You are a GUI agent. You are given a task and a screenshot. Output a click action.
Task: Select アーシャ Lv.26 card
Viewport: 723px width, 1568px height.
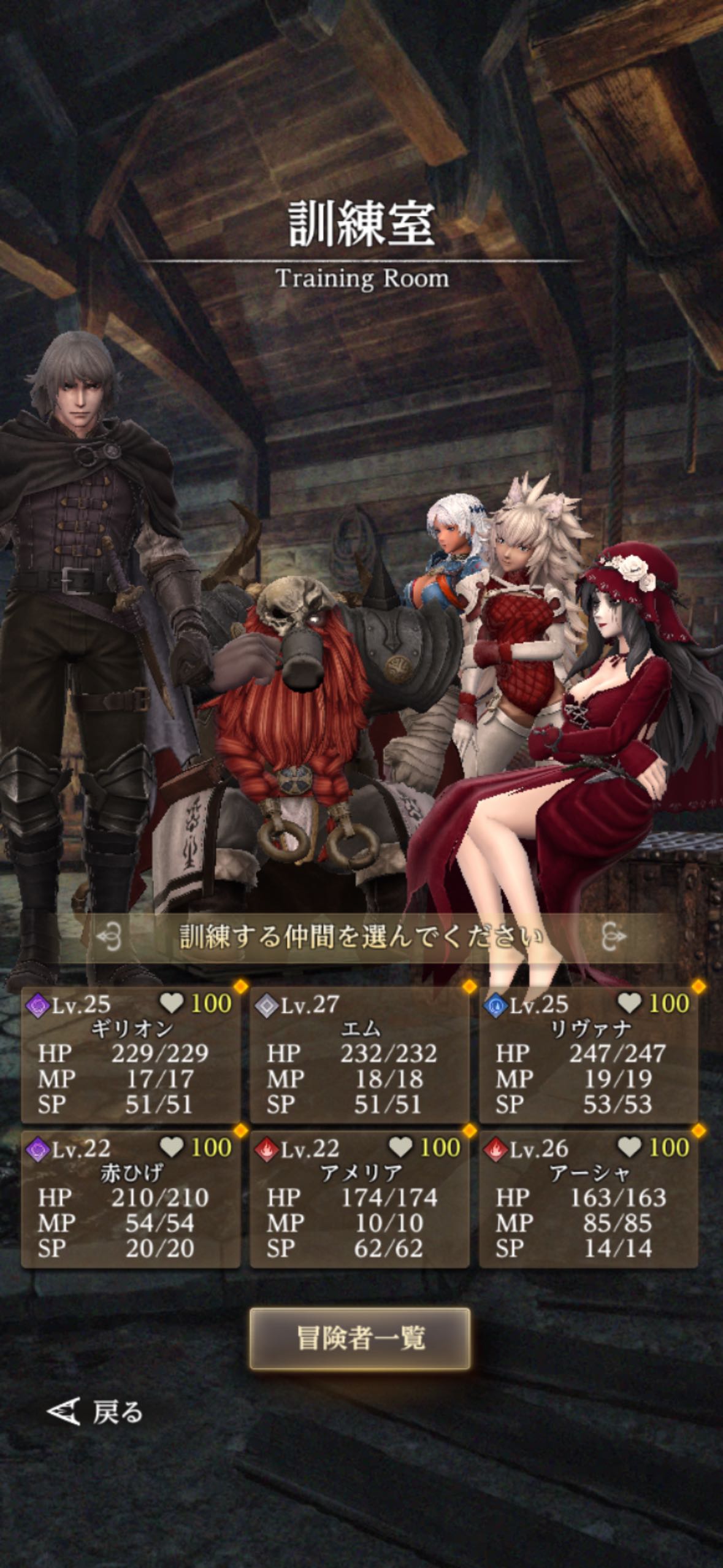(x=588, y=1198)
